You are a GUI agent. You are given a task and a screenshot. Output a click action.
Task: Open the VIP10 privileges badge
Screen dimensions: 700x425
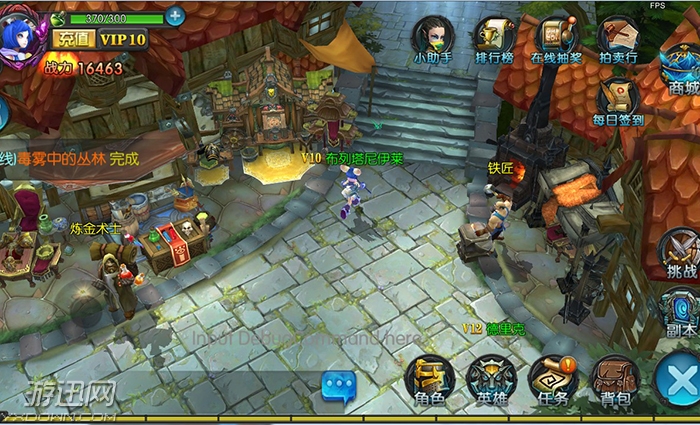point(122,39)
